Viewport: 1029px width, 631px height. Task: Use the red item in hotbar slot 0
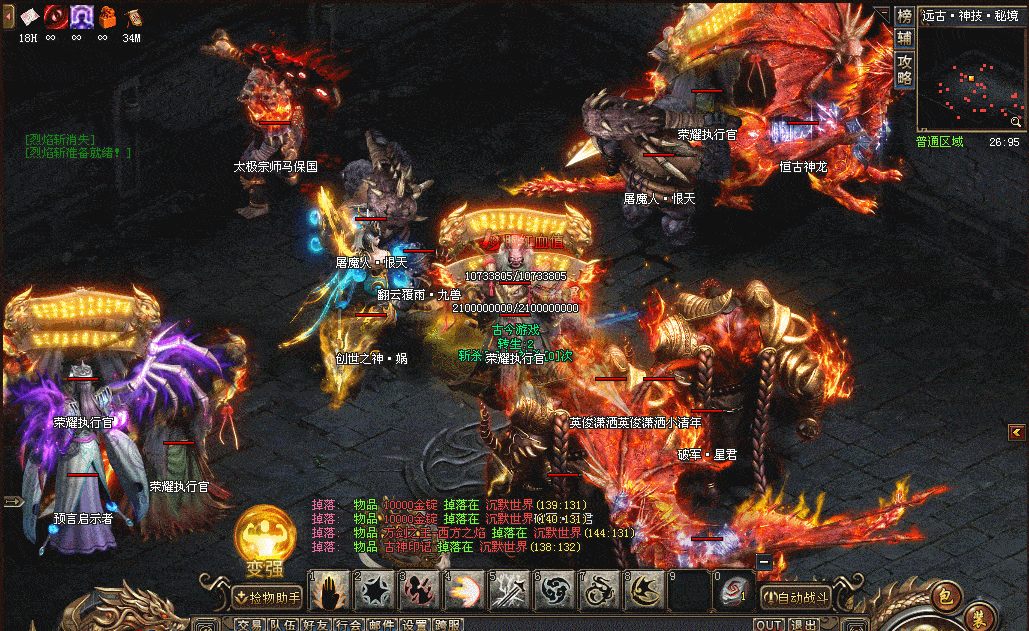click(x=732, y=591)
